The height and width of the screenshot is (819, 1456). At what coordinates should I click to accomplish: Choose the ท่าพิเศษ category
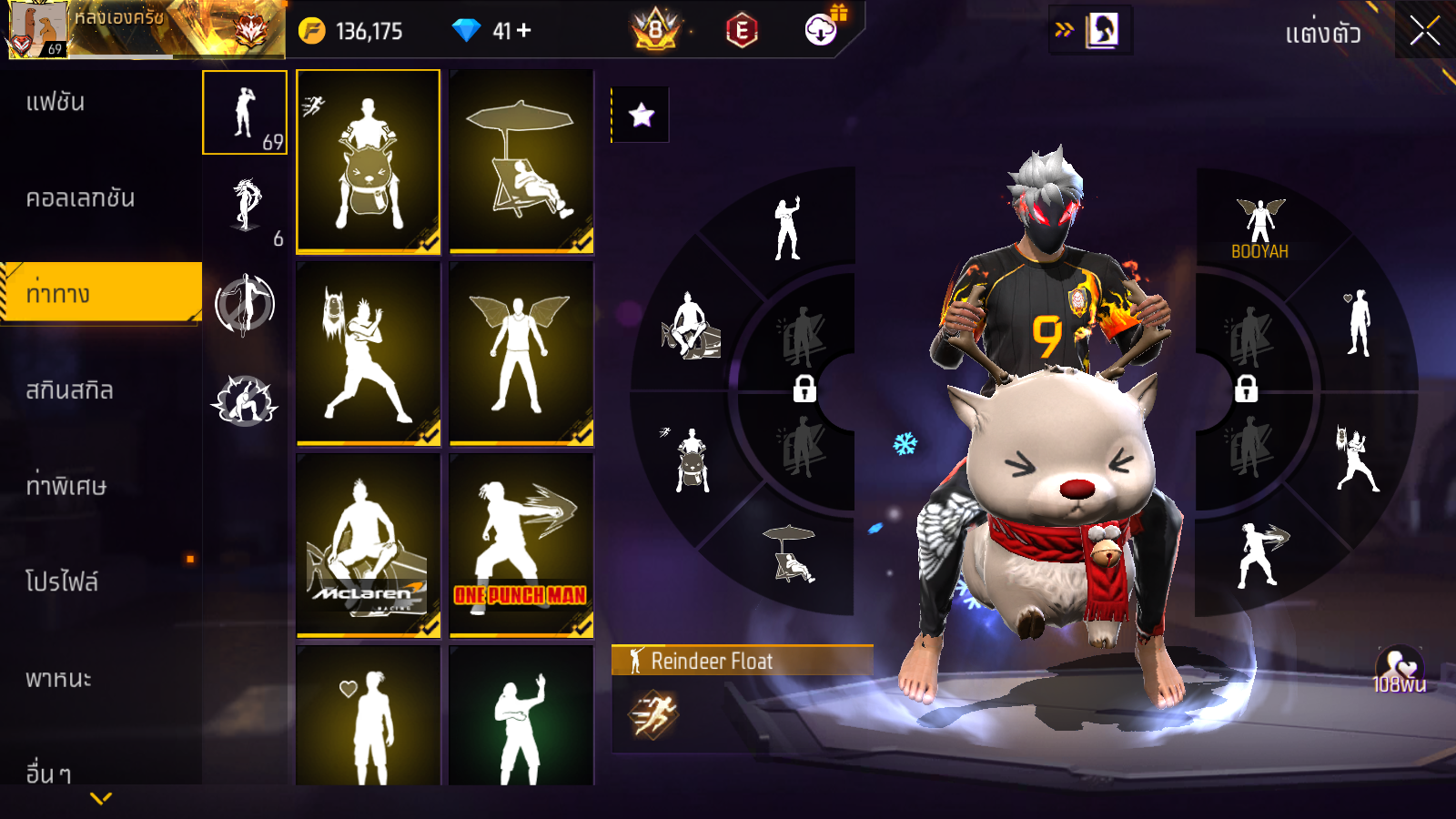(66, 486)
